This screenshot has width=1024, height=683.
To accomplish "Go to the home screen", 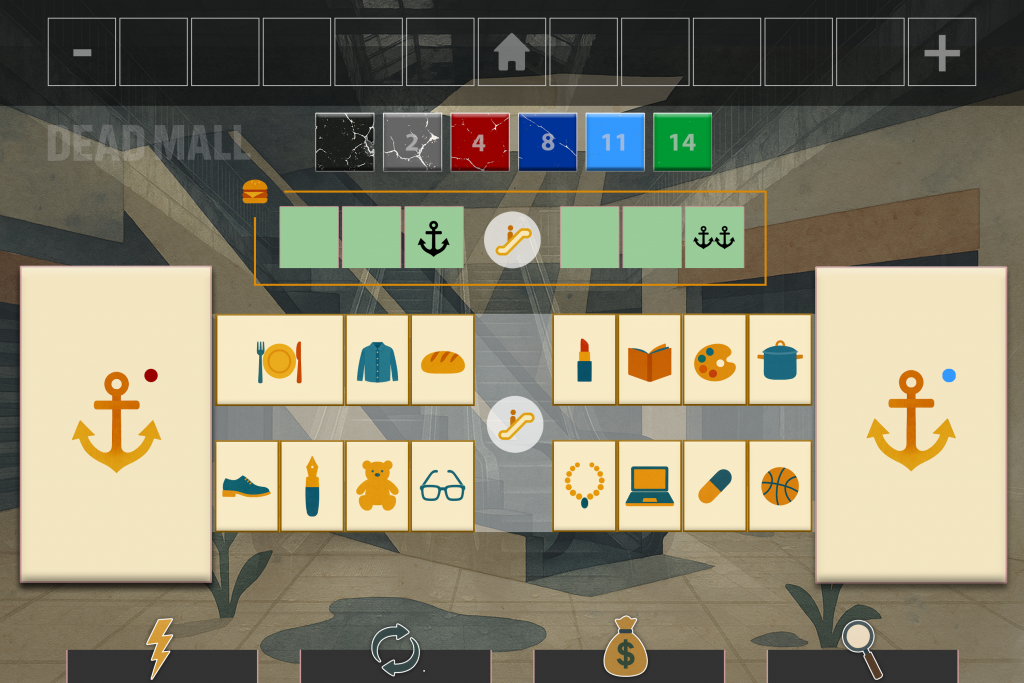I will (x=512, y=52).
